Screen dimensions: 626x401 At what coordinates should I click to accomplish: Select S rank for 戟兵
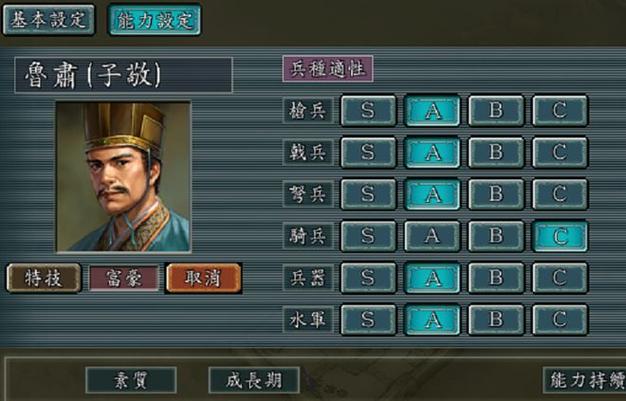(368, 152)
